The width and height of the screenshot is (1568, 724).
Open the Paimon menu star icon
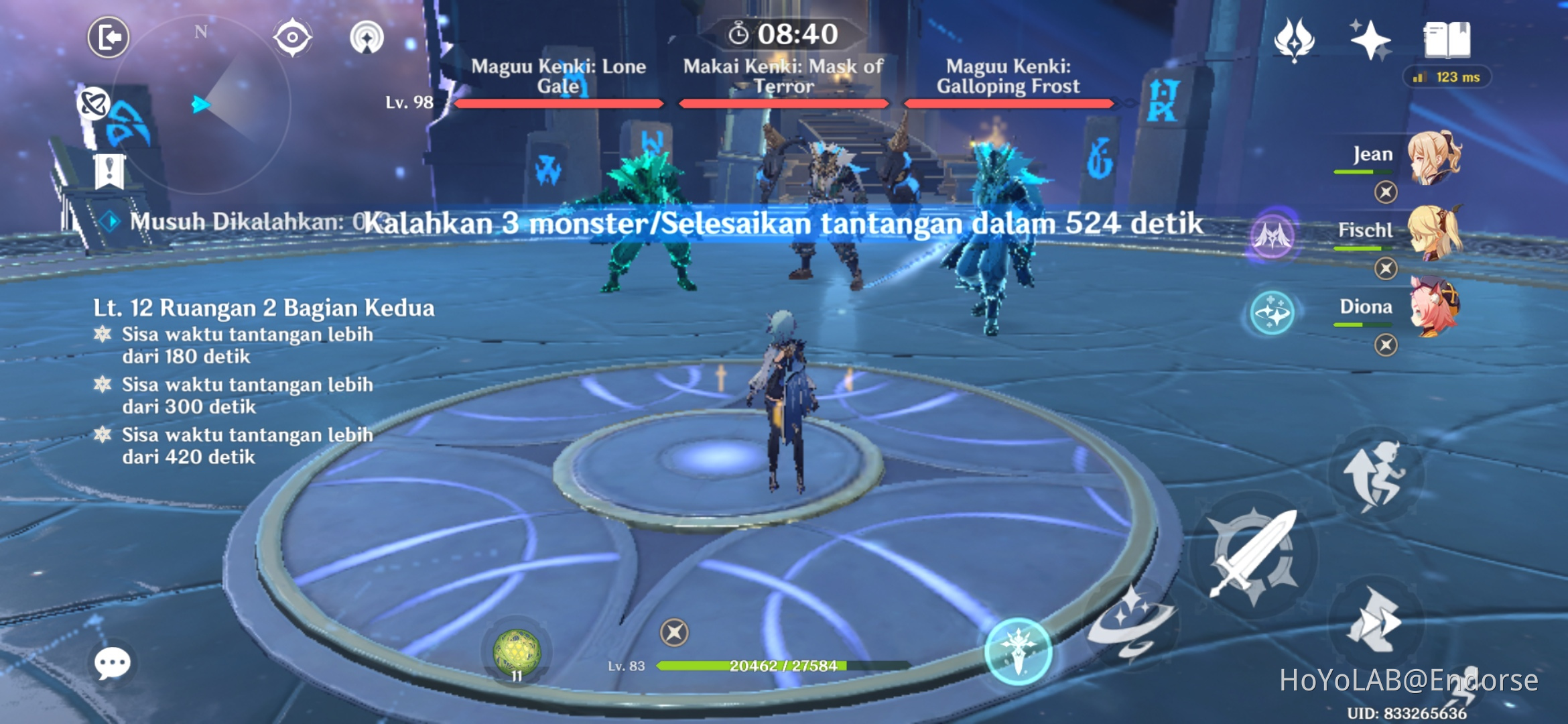click(x=1370, y=40)
